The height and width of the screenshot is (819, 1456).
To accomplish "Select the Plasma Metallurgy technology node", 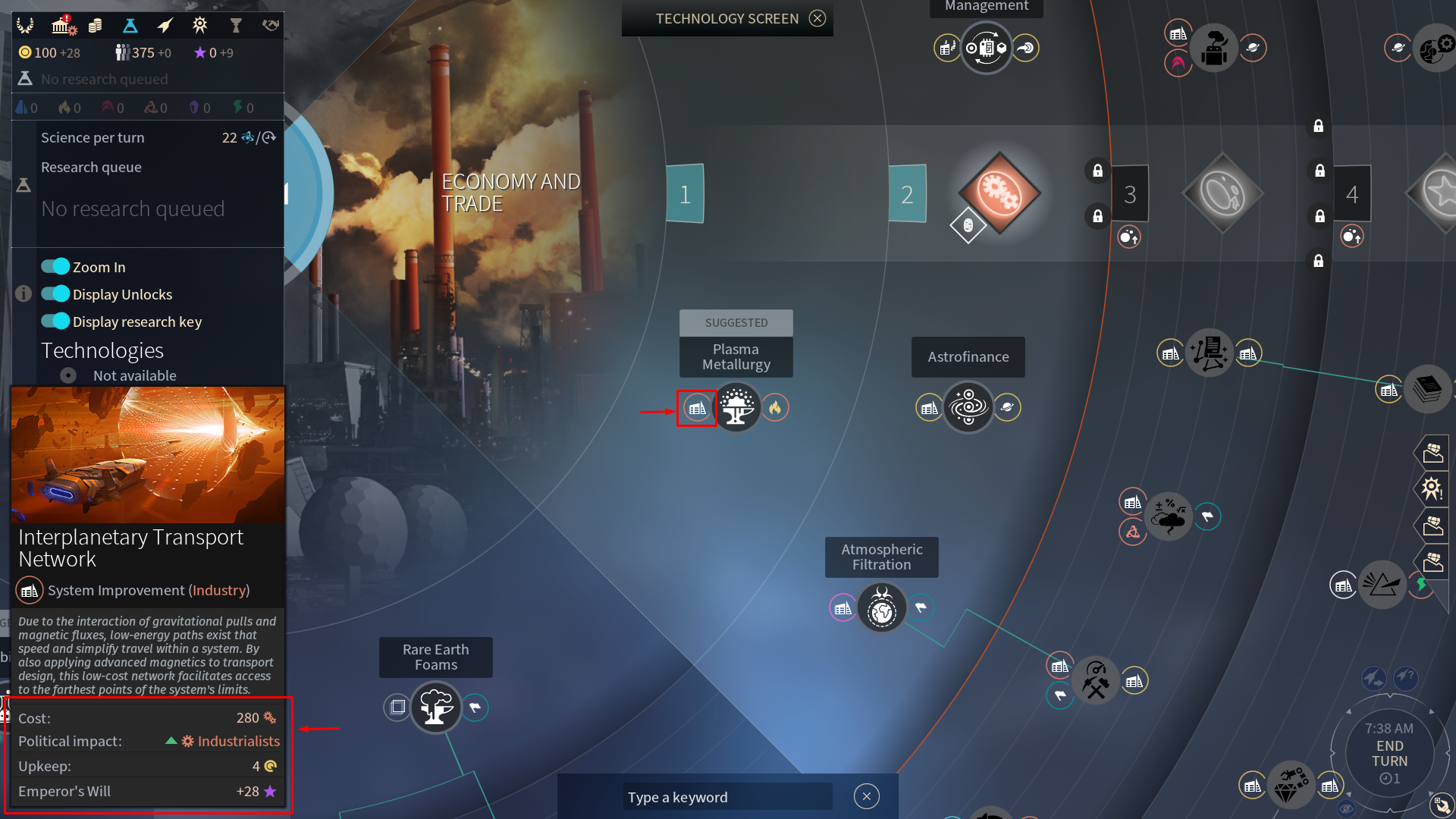I will click(x=736, y=408).
